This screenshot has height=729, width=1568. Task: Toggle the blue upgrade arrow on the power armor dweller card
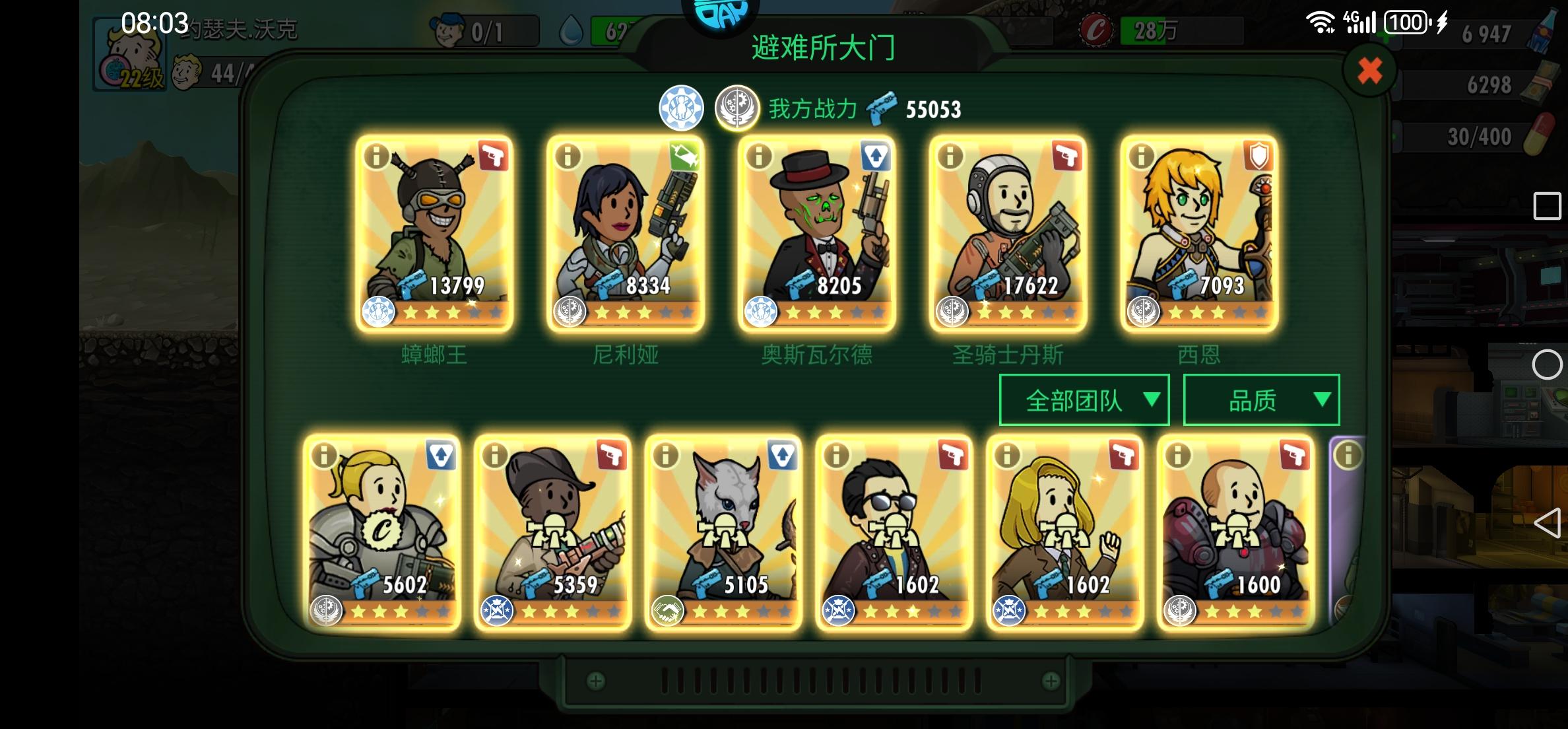tap(441, 454)
